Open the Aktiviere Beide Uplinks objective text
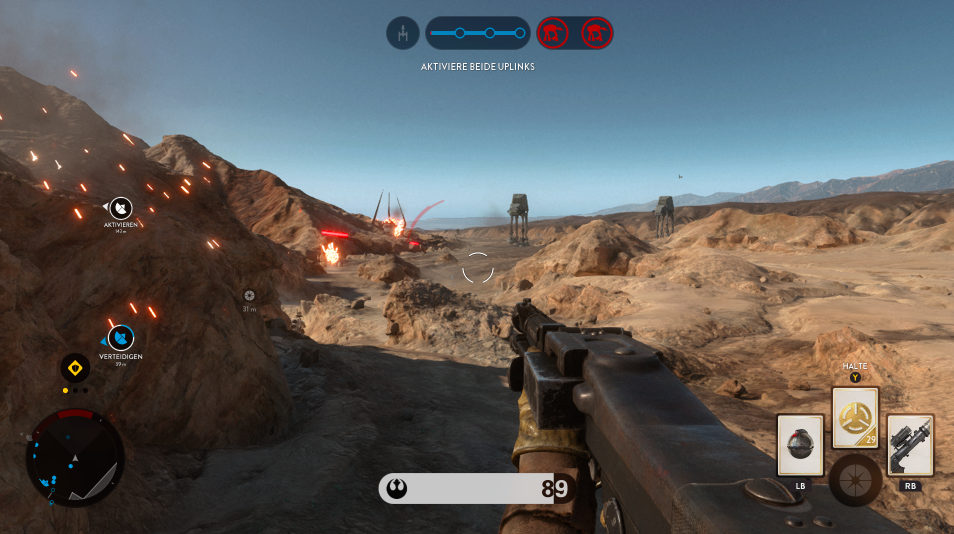Image resolution: width=954 pixels, height=534 pixels. 477,66
